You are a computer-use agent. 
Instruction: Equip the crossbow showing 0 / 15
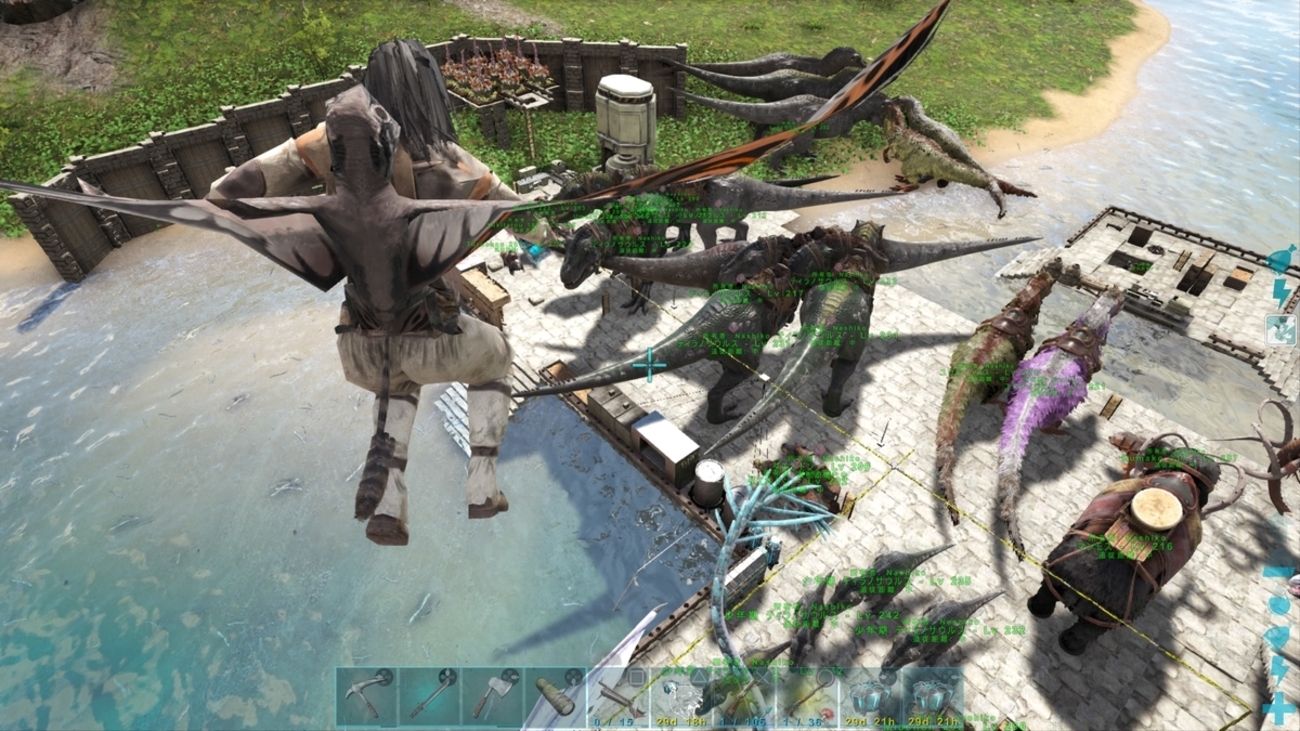[617, 696]
